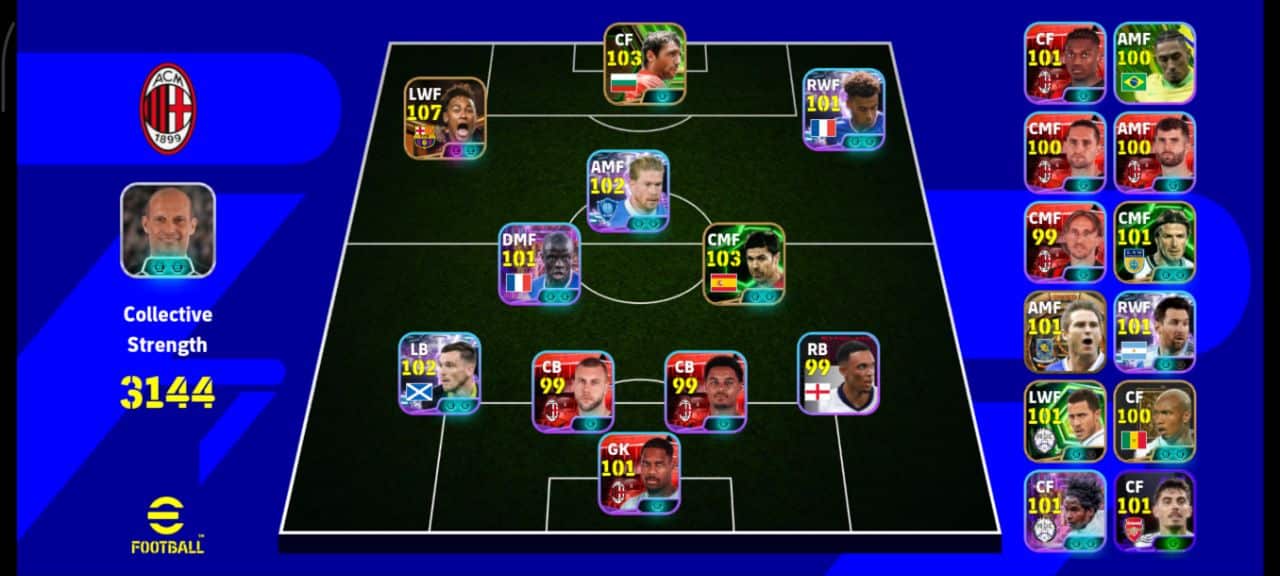
Task: Select the CF substitute rated 100
Action: click(1154, 421)
